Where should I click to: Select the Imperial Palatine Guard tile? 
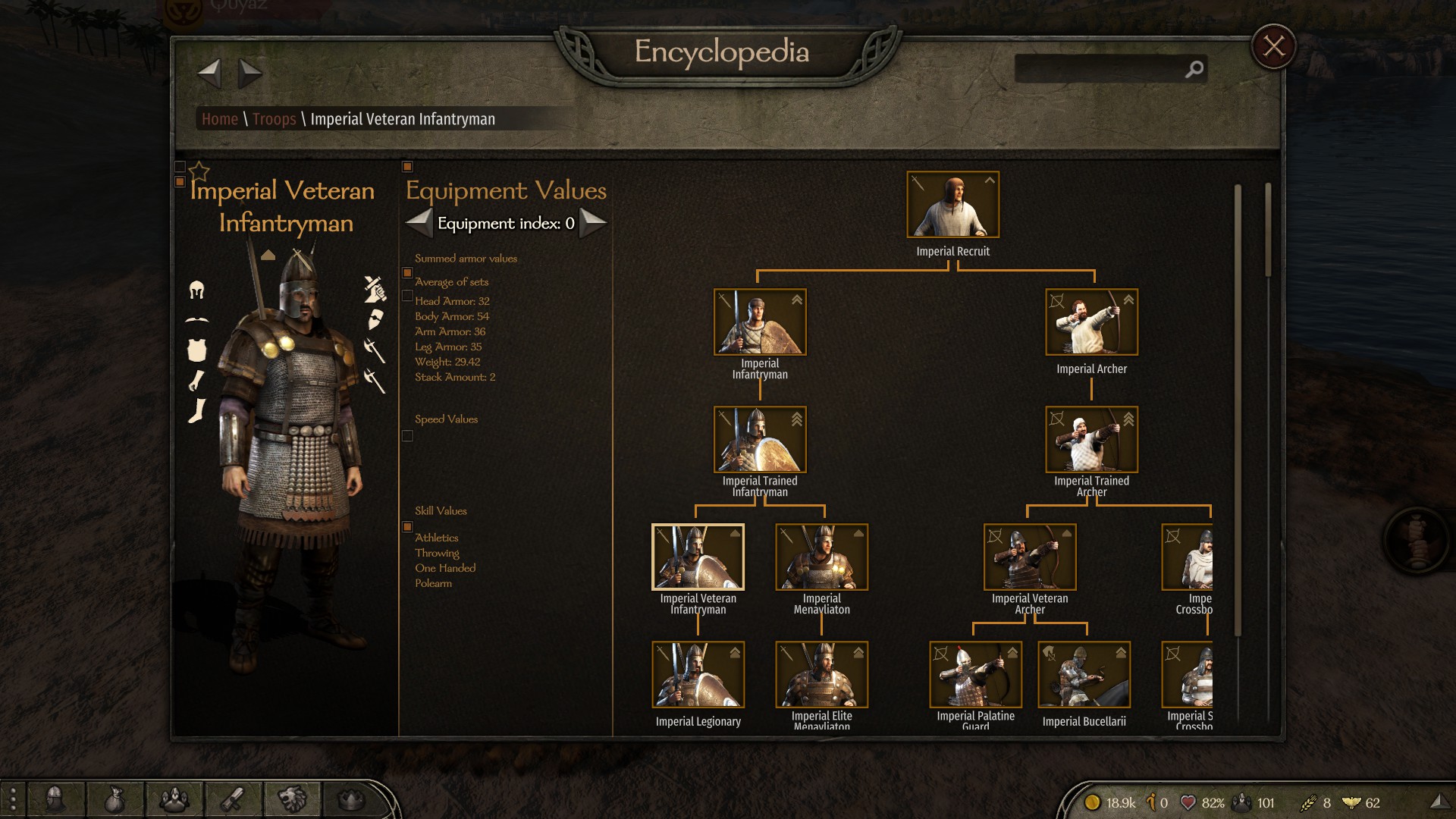975,675
